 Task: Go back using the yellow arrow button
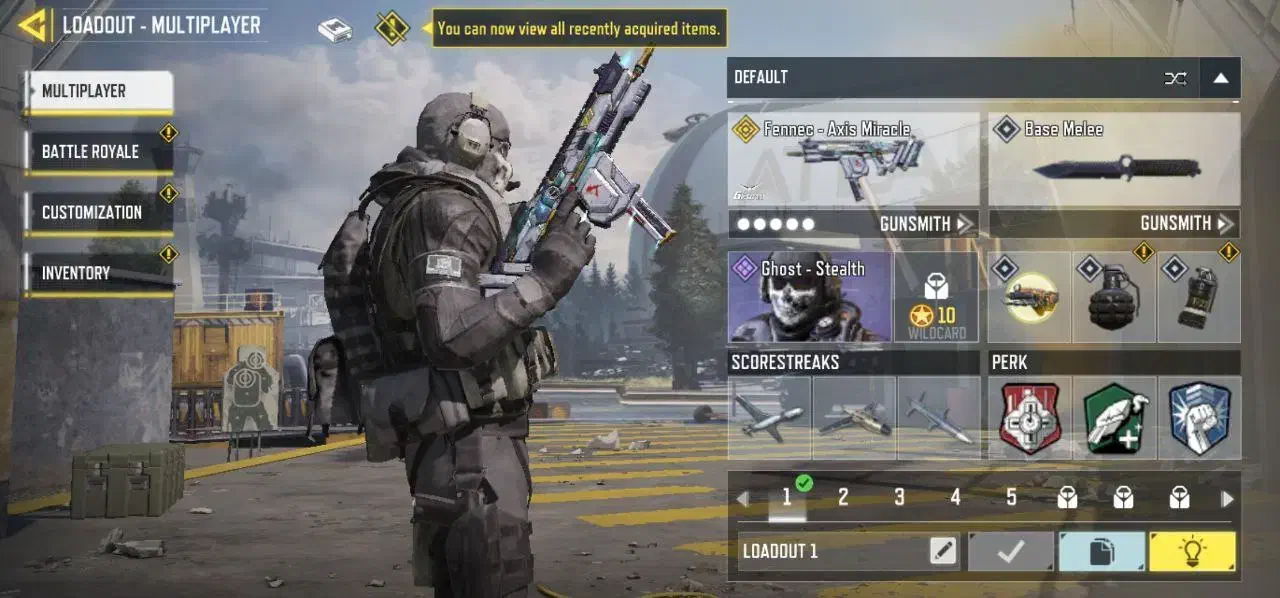[x=33, y=25]
